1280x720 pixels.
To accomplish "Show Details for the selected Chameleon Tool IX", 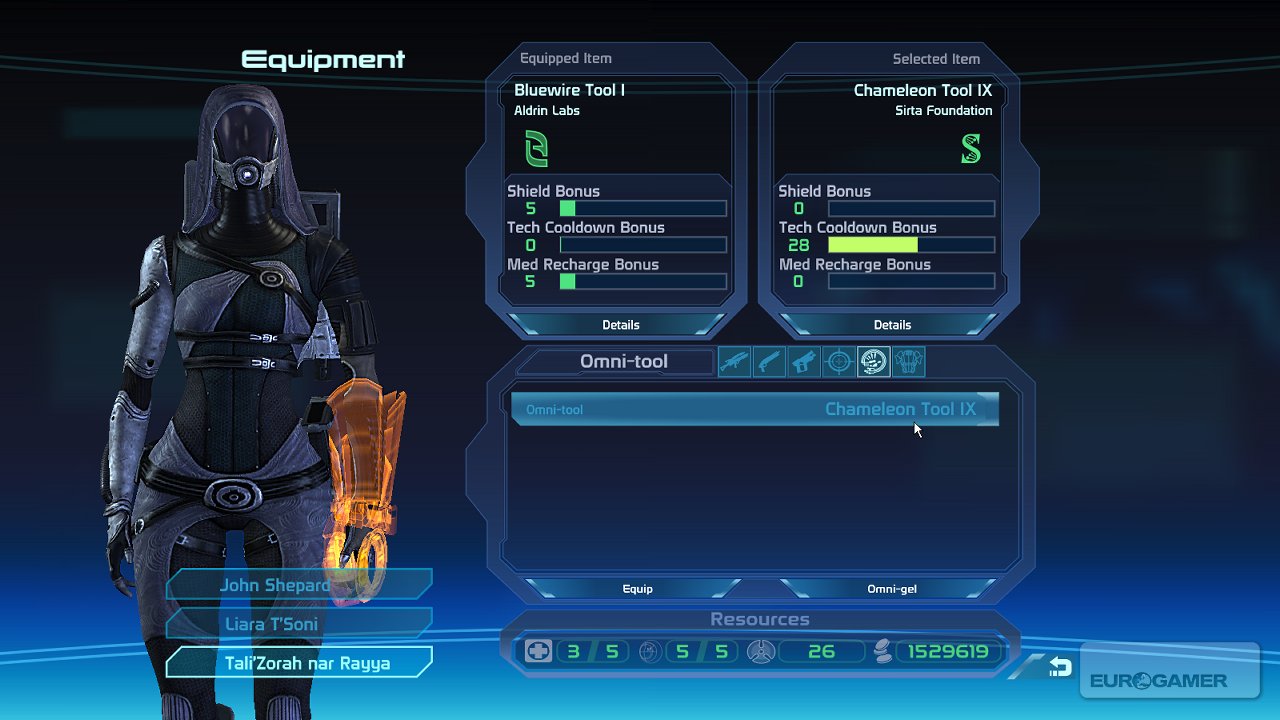I will click(x=892, y=325).
